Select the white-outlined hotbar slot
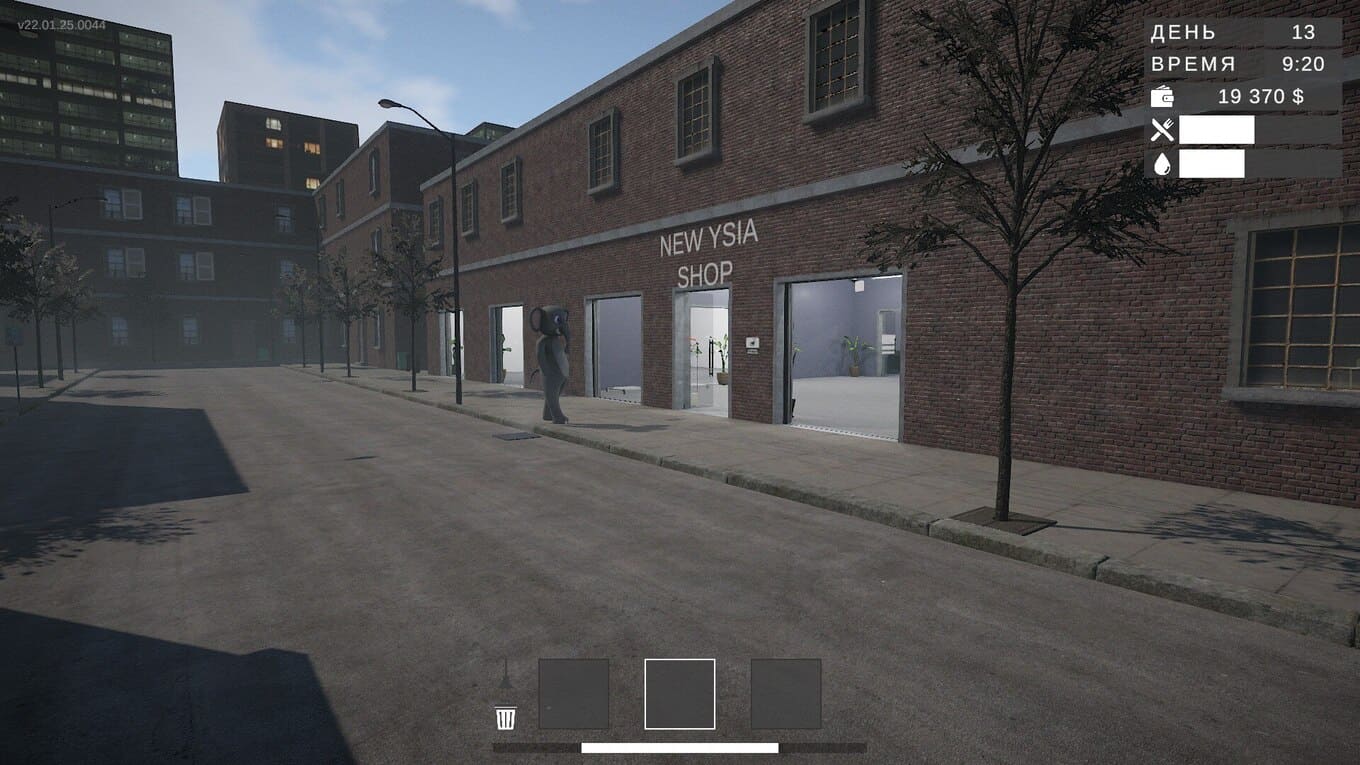Image resolution: width=1360 pixels, height=765 pixels. point(680,694)
